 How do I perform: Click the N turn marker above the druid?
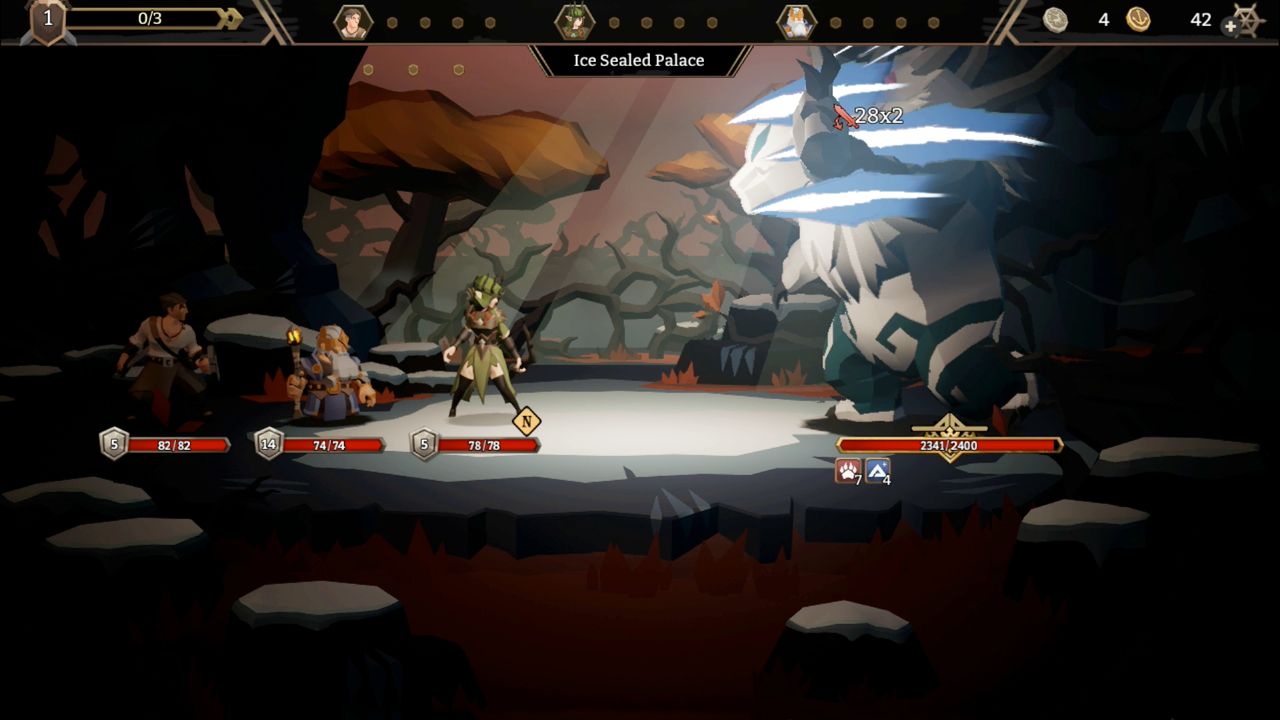[528, 421]
